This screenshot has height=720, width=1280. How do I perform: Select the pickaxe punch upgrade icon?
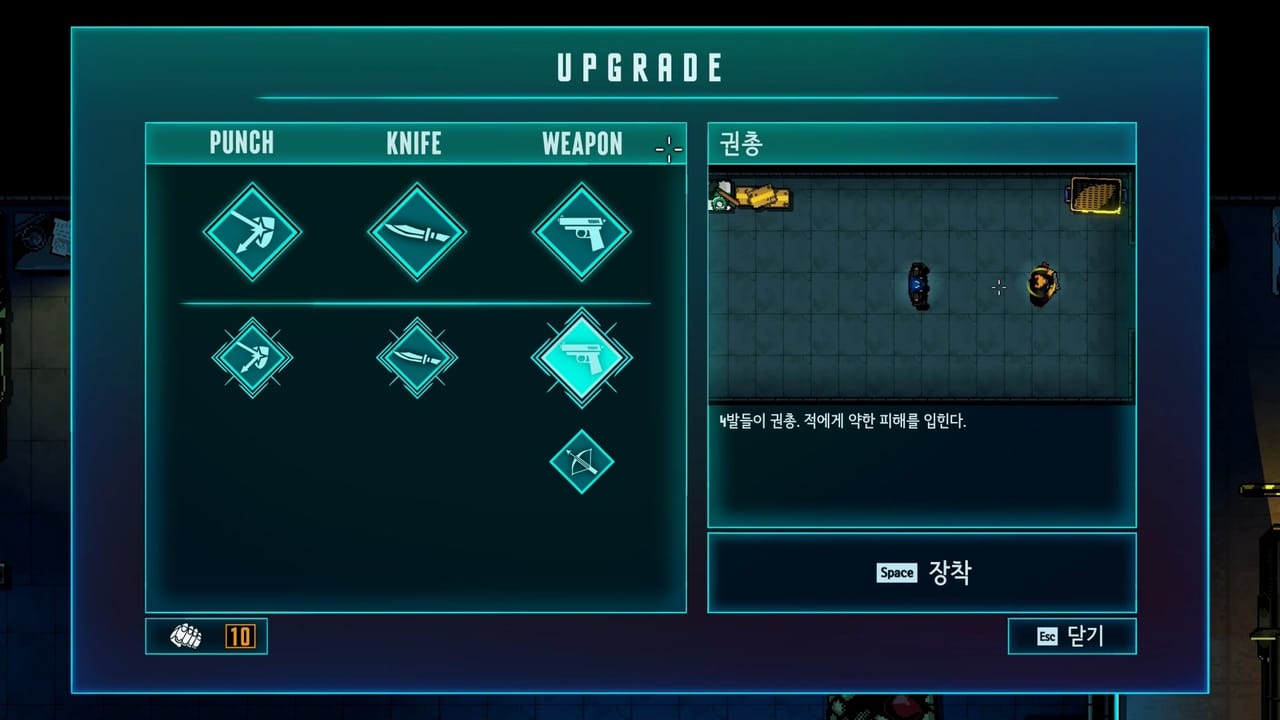click(x=251, y=232)
